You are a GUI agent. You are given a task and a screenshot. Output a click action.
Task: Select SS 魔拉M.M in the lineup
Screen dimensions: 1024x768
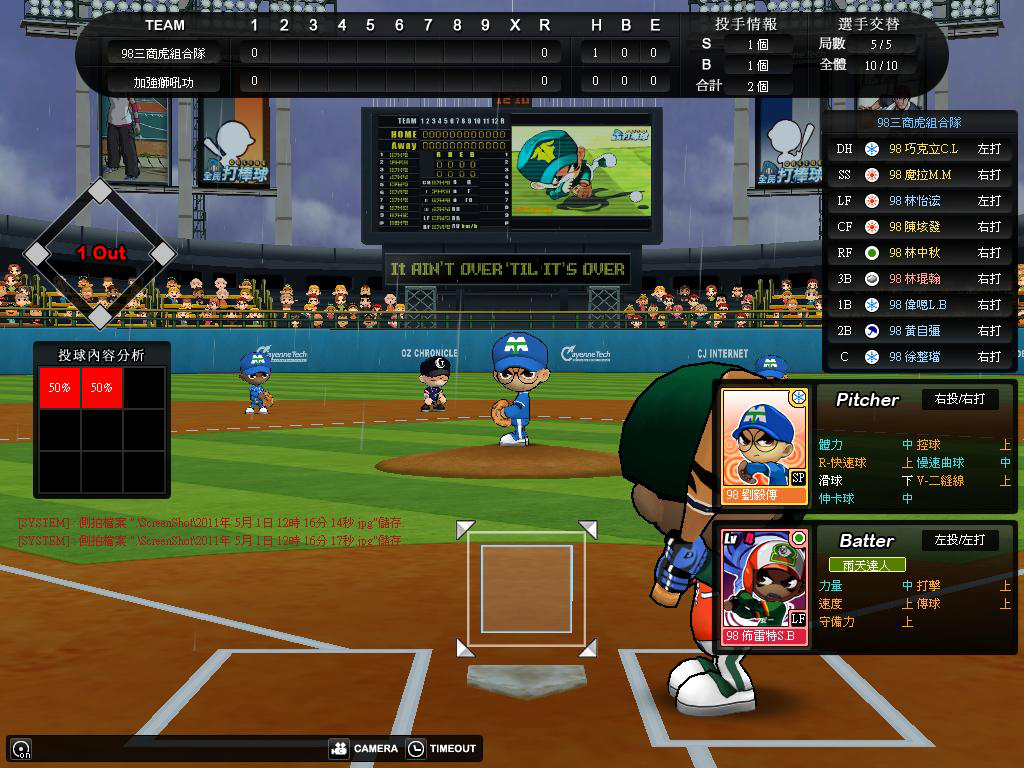919,175
